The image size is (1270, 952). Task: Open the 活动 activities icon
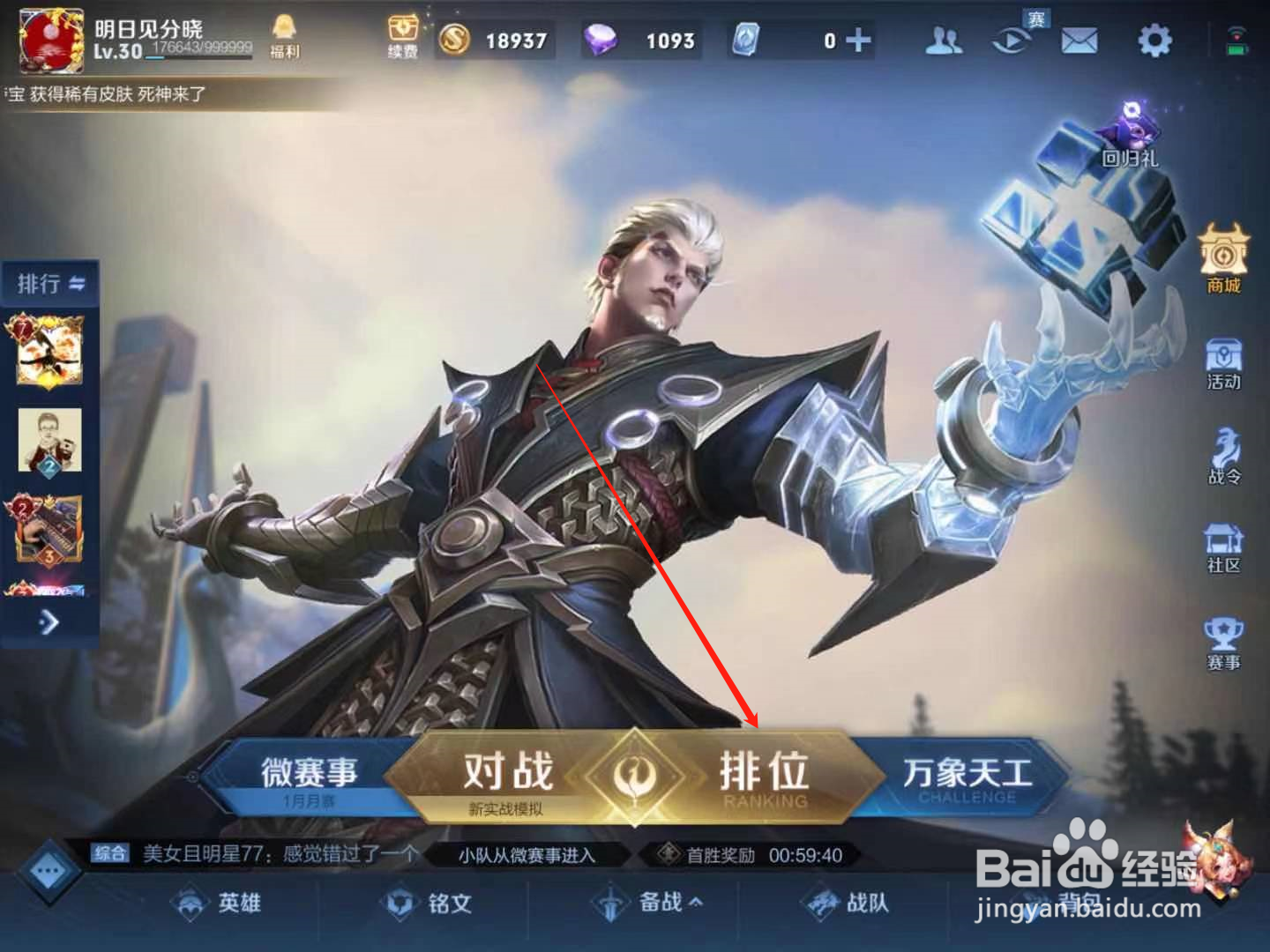pyautogui.click(x=1223, y=361)
